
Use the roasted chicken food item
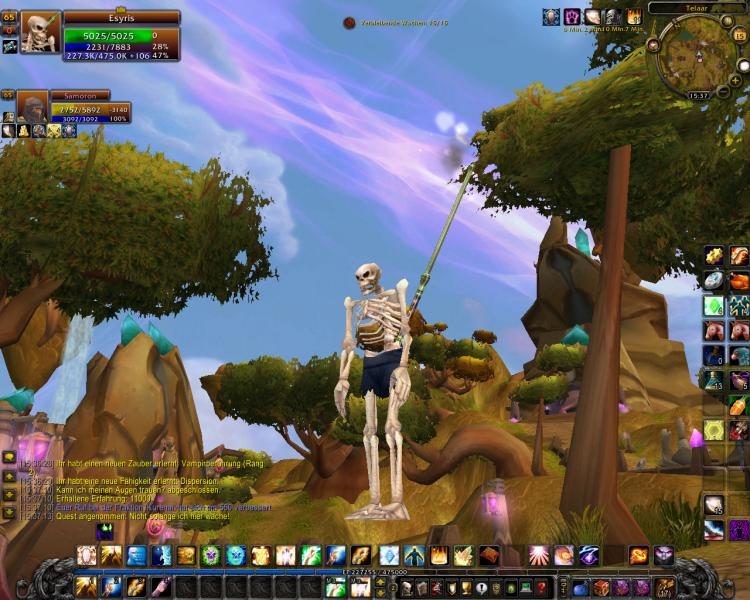pos(739,281)
